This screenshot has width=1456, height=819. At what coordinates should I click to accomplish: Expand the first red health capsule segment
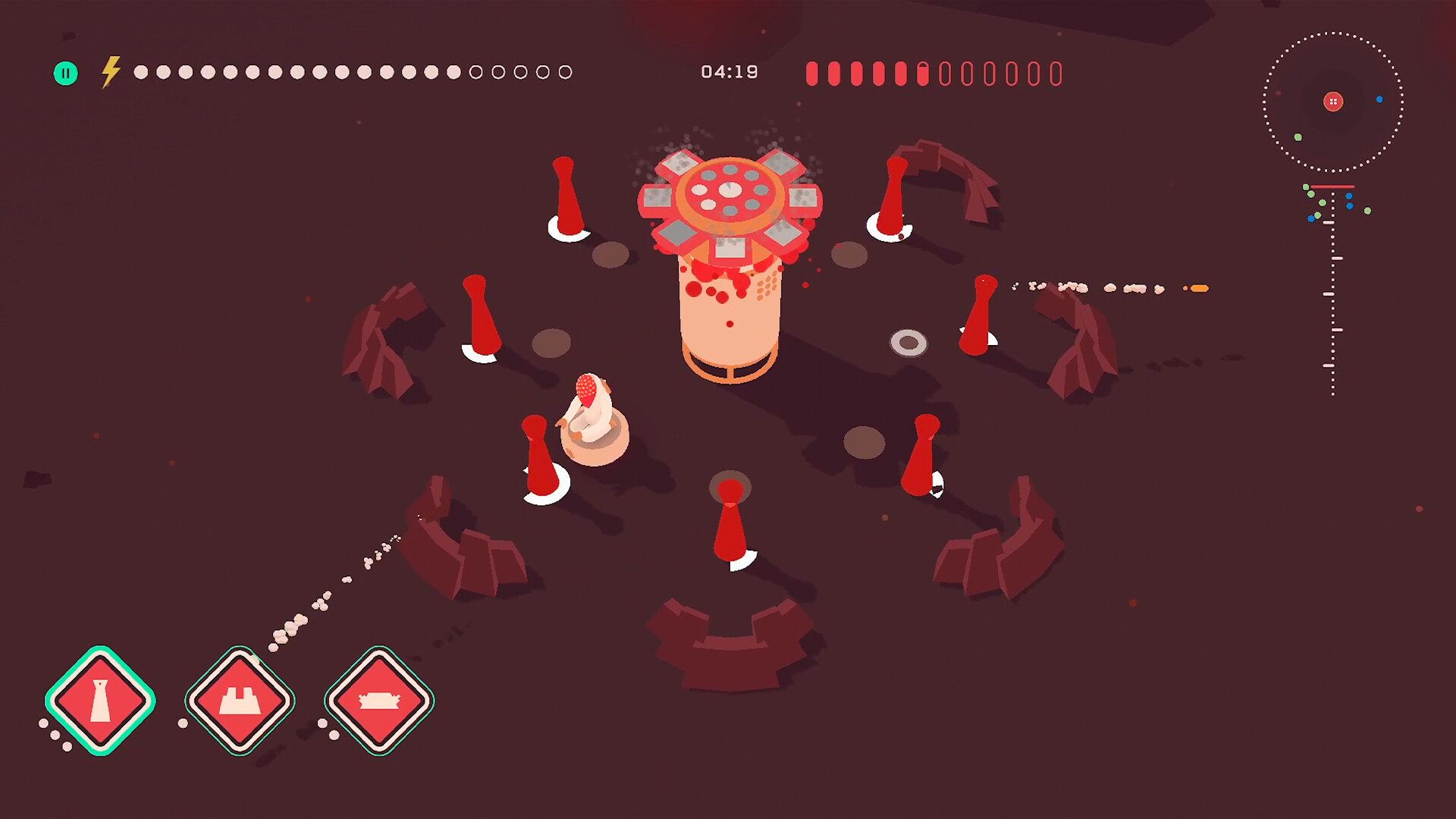point(811,74)
